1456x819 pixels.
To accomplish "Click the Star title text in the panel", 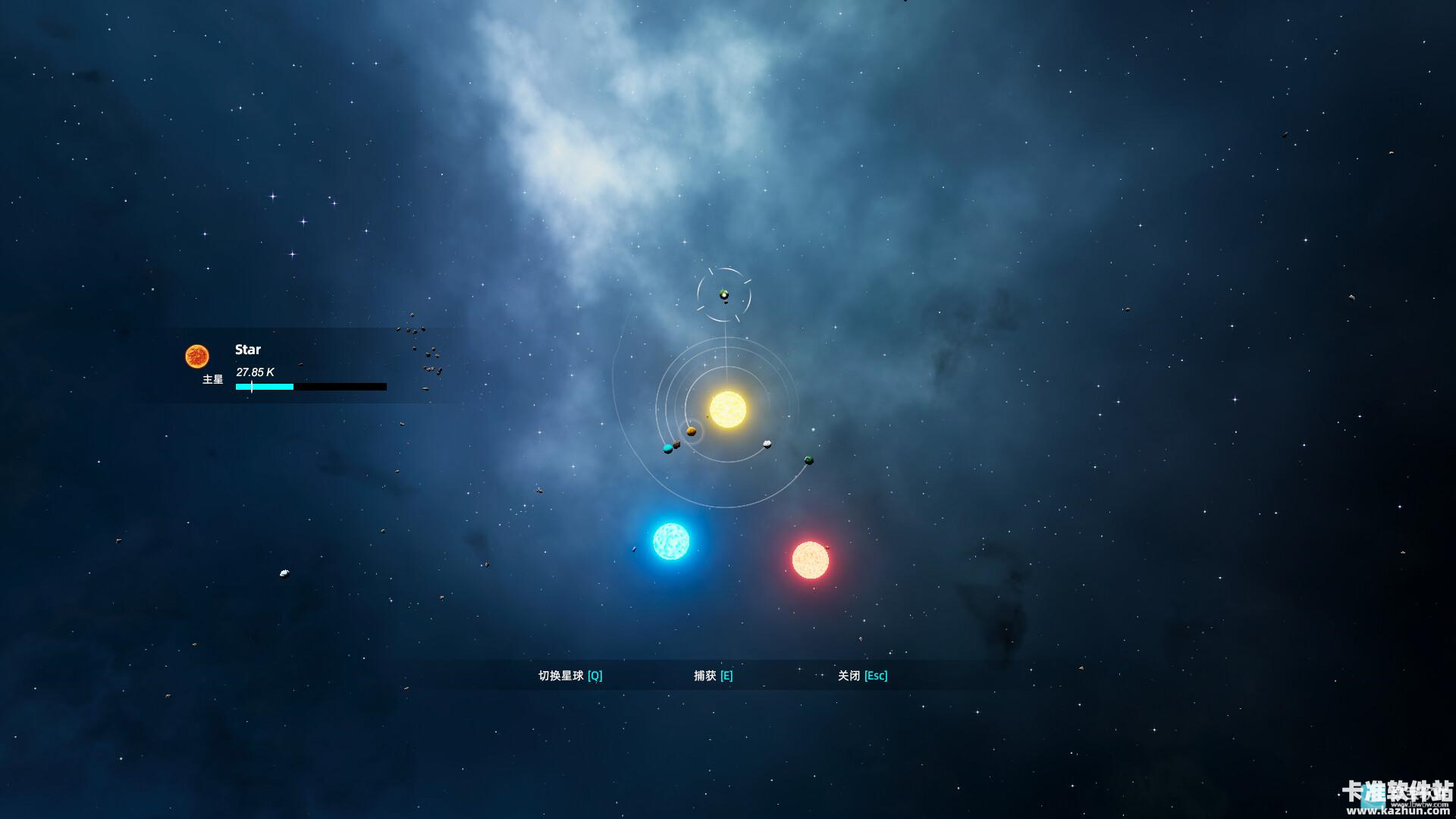I will tap(248, 350).
